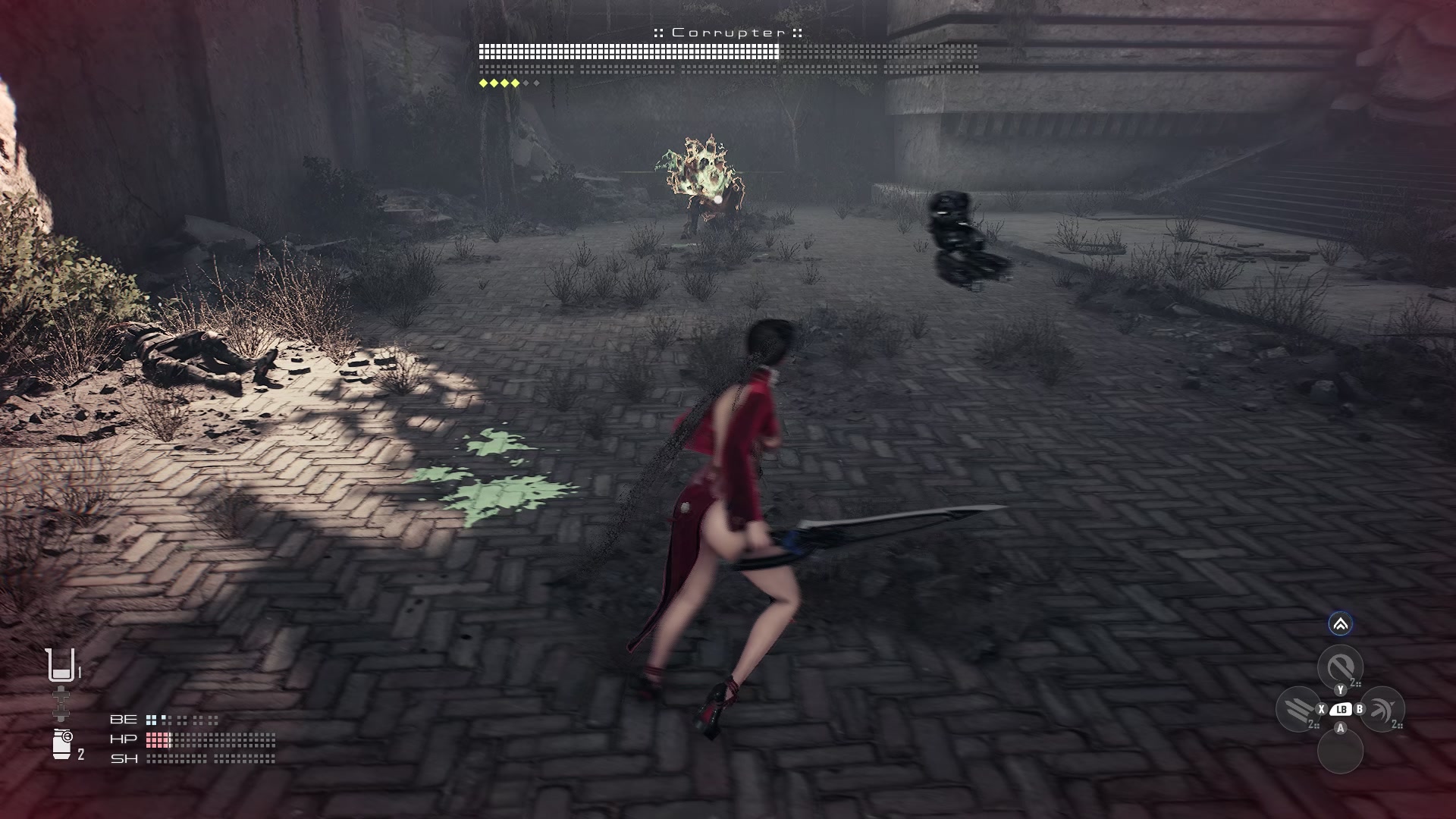Click the skill circle below the A button

coord(1340,751)
